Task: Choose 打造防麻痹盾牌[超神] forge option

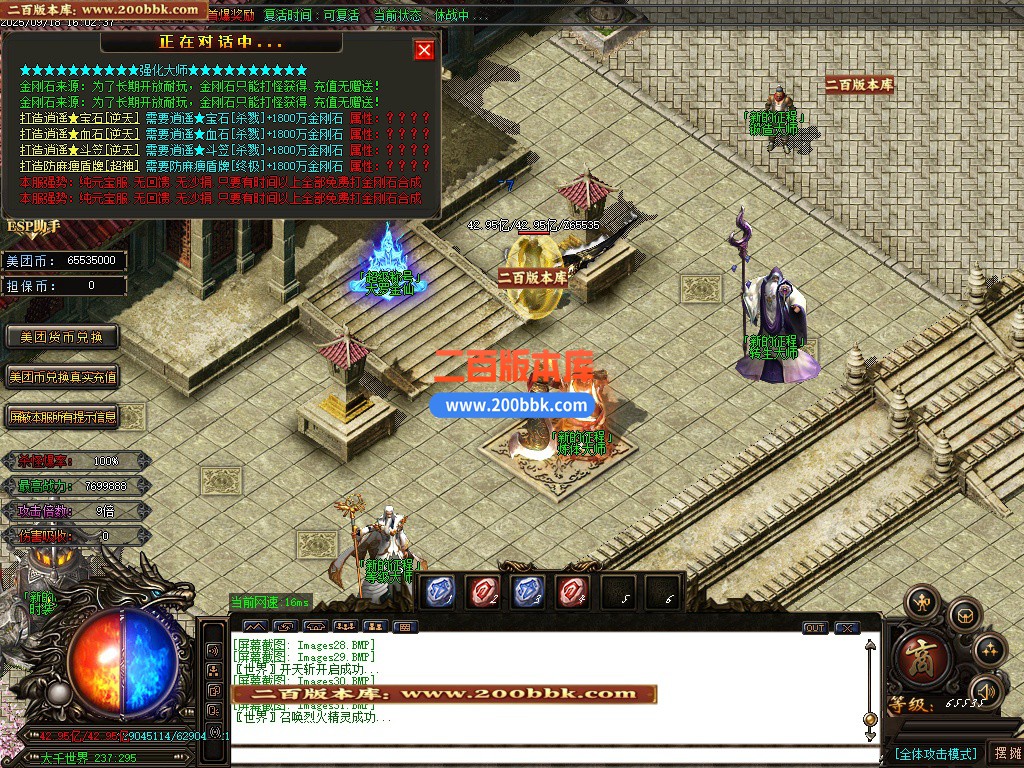Action: point(80,166)
